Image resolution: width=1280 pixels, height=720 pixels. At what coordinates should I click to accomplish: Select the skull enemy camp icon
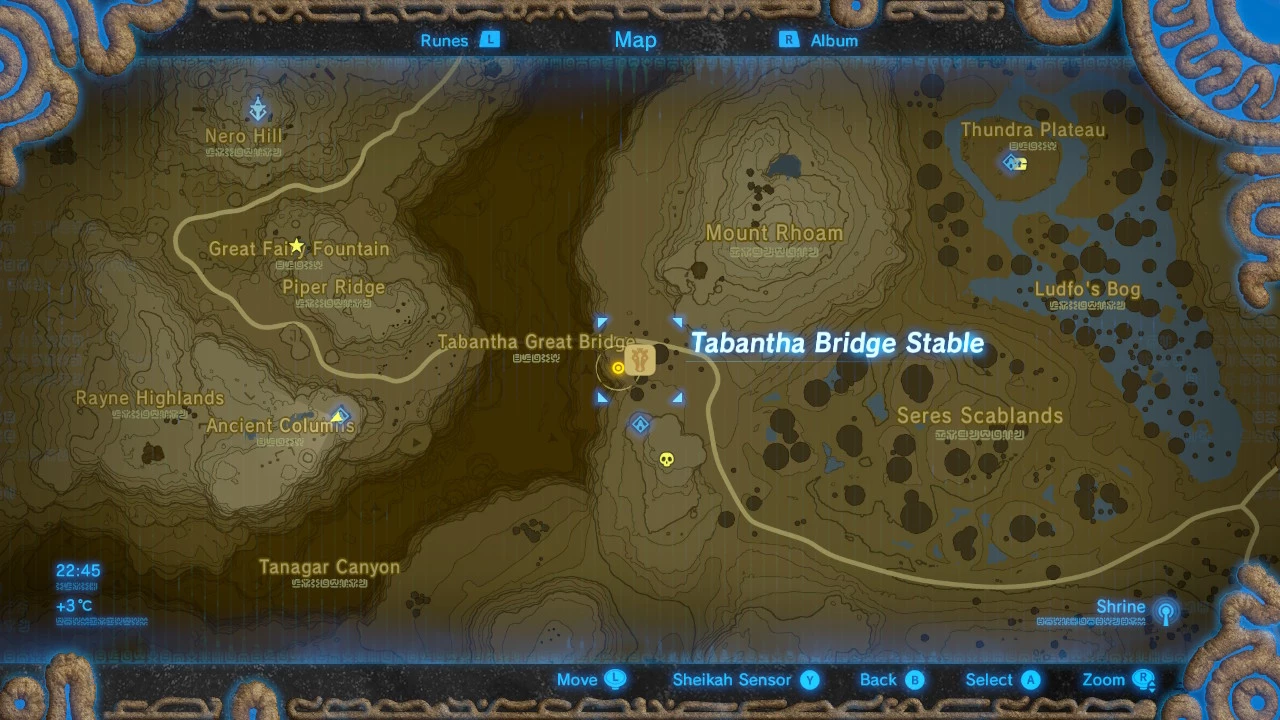click(x=668, y=458)
